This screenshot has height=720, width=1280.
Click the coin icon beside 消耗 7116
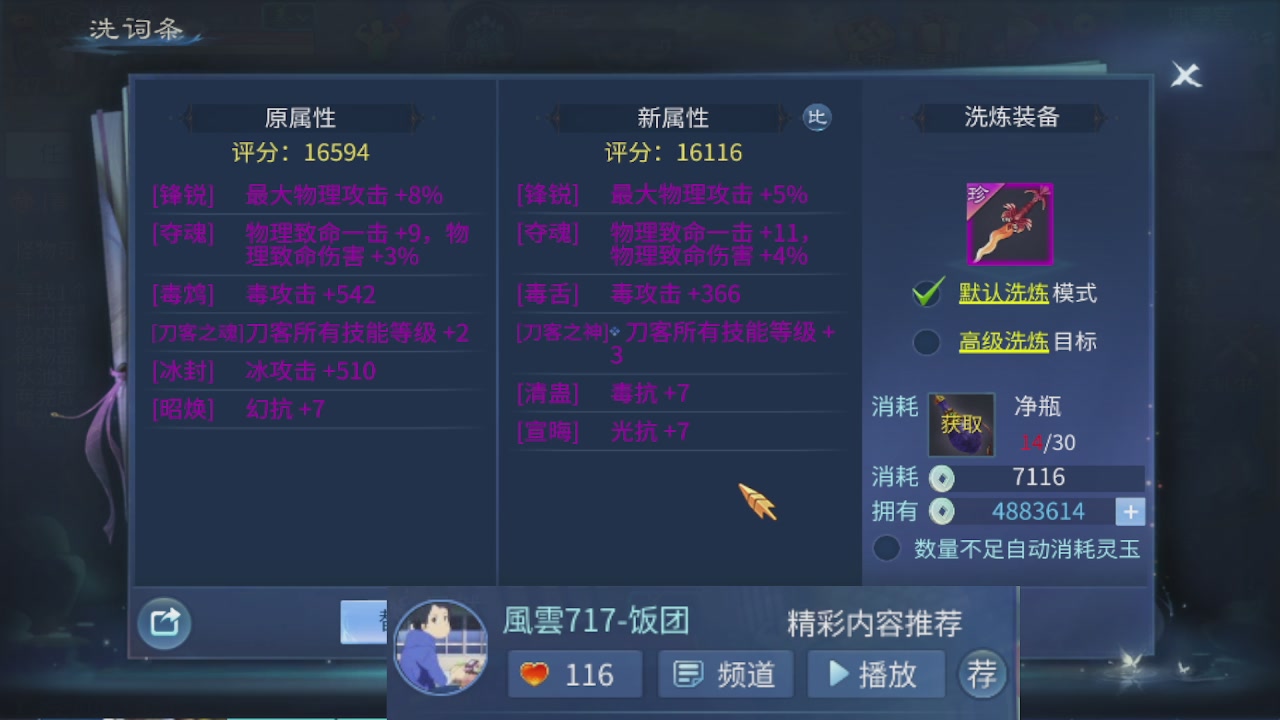click(x=941, y=478)
